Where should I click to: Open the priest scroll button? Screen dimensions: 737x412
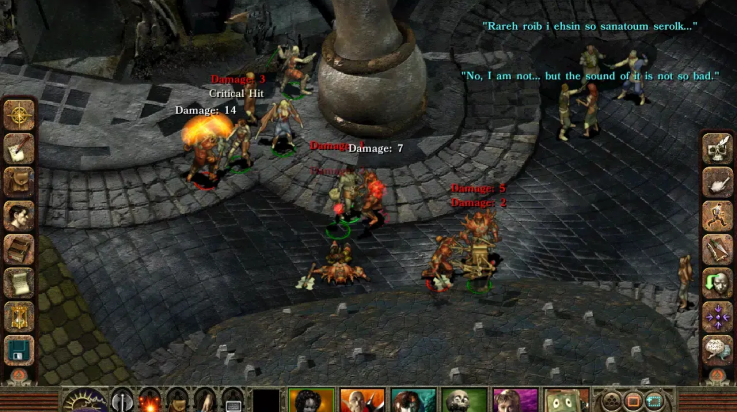tap(19, 283)
